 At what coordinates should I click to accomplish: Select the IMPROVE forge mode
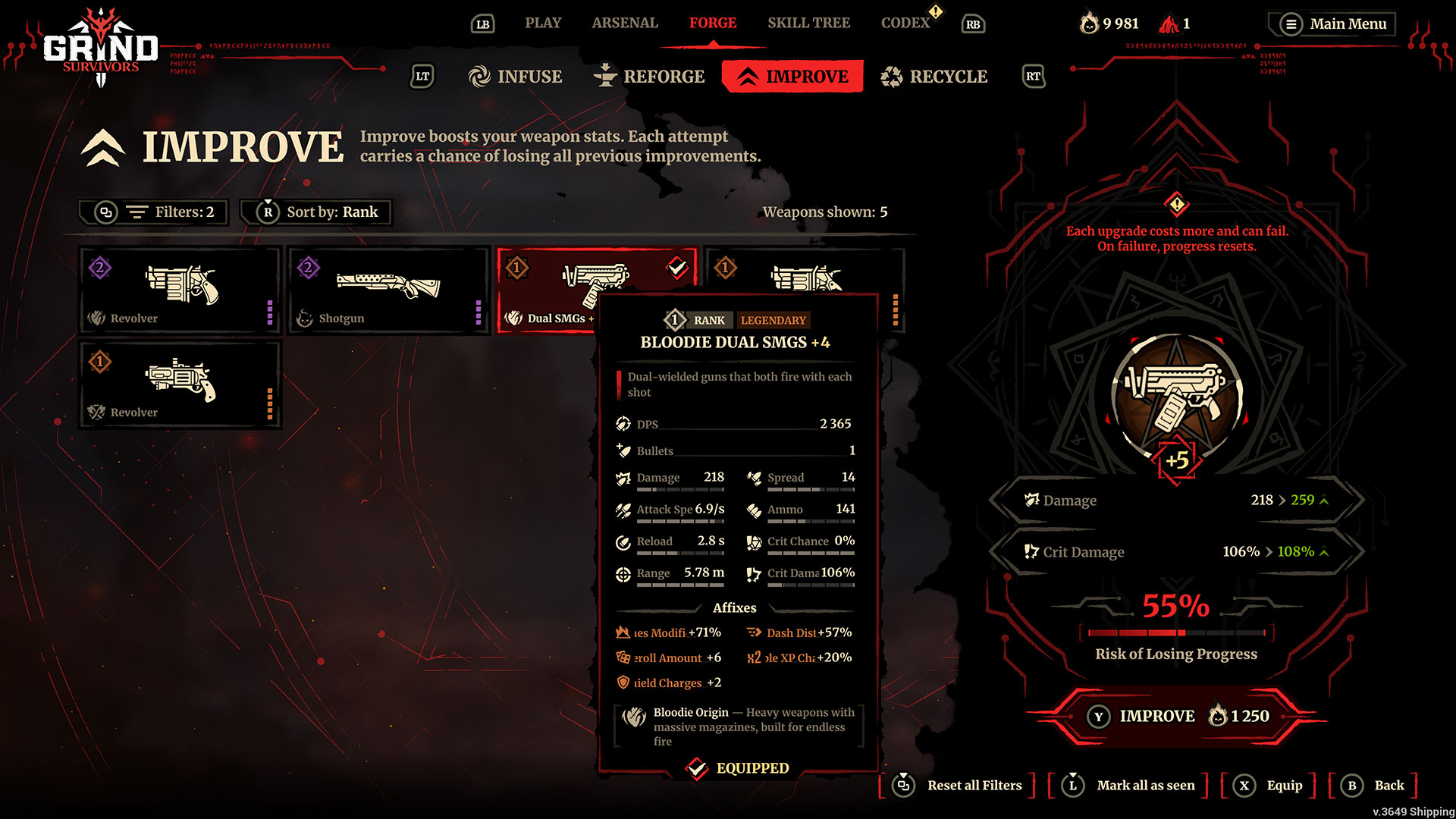coord(792,77)
